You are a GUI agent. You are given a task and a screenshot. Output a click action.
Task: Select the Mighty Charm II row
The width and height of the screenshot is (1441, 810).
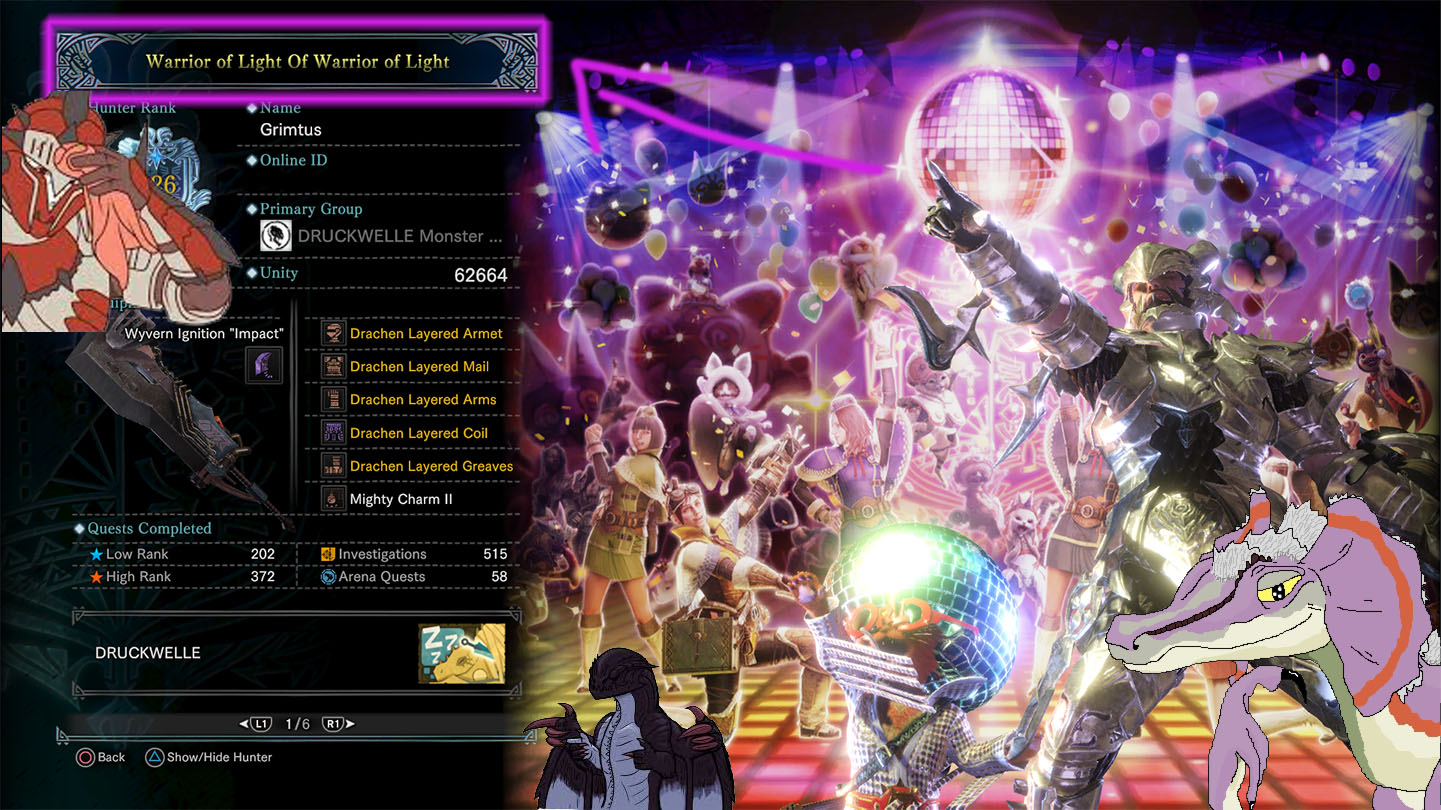[401, 499]
